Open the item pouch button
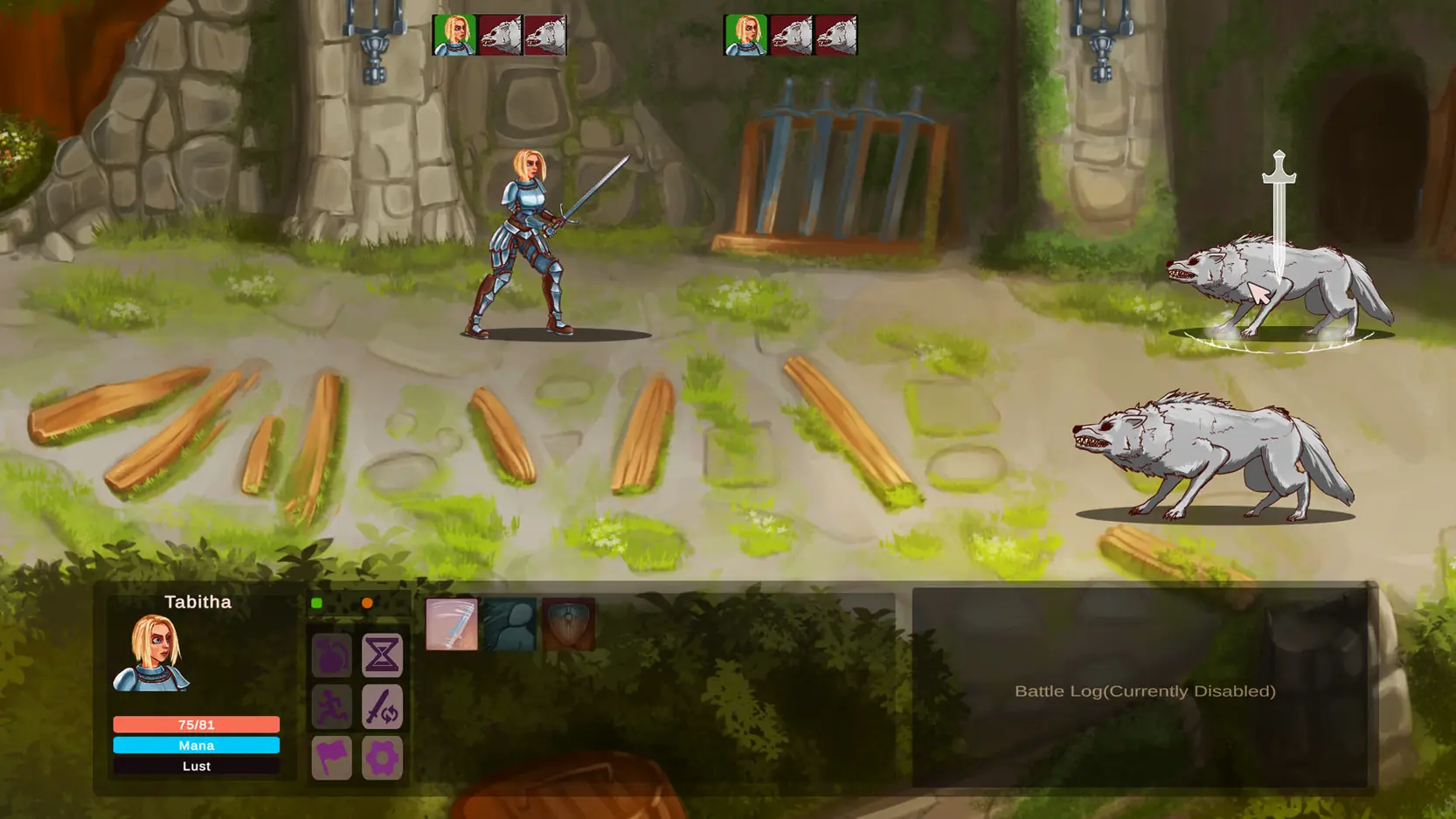1456x819 pixels. 331,656
